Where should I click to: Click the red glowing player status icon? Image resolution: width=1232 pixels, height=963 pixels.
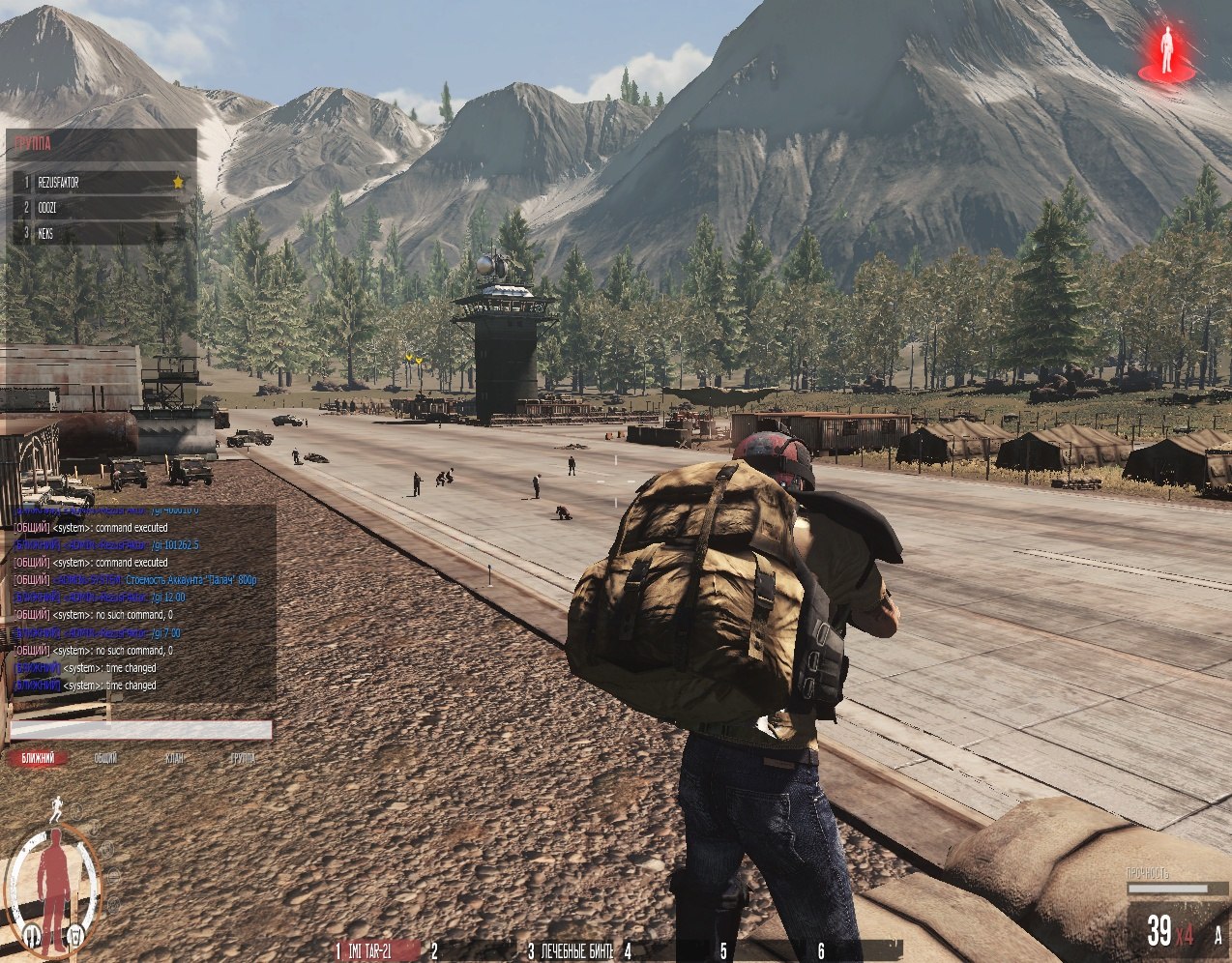(x=1166, y=53)
